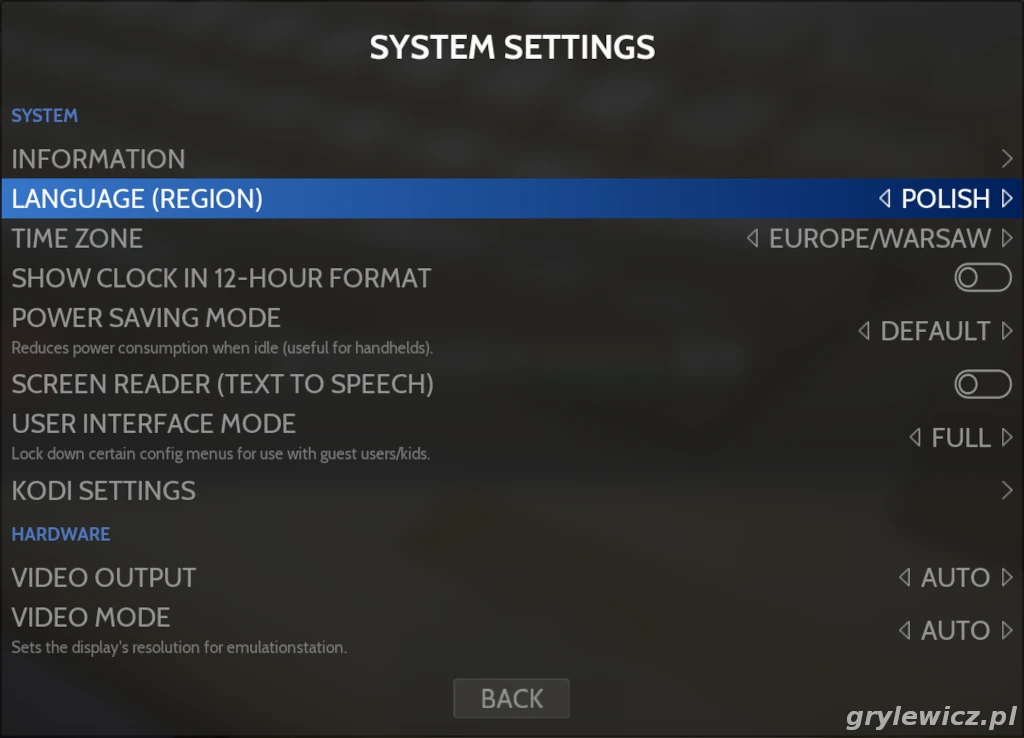Click the right arrow for Power Saving Mode

(x=1007, y=331)
